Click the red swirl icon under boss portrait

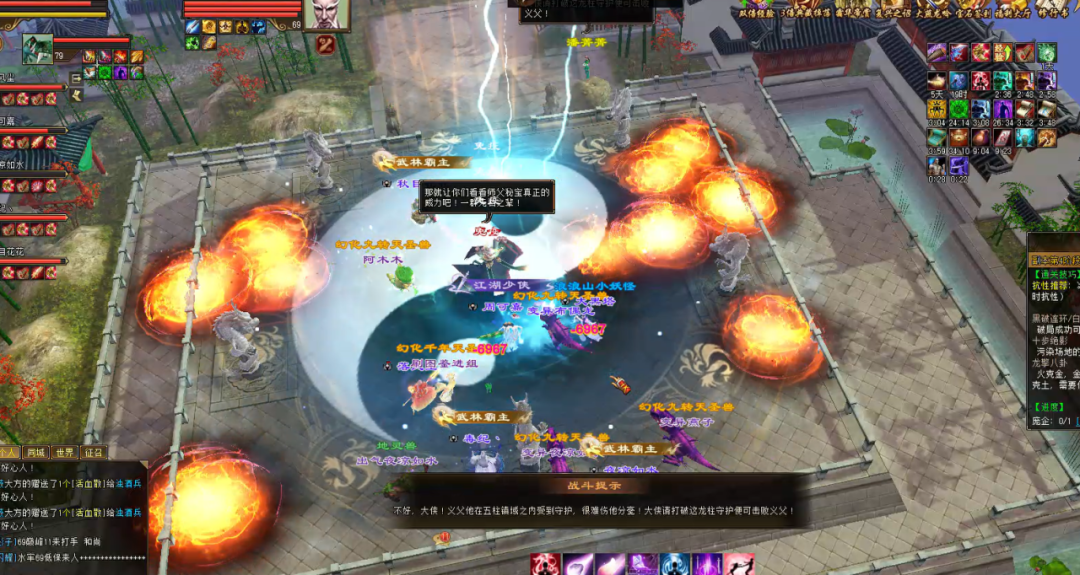pos(325,44)
